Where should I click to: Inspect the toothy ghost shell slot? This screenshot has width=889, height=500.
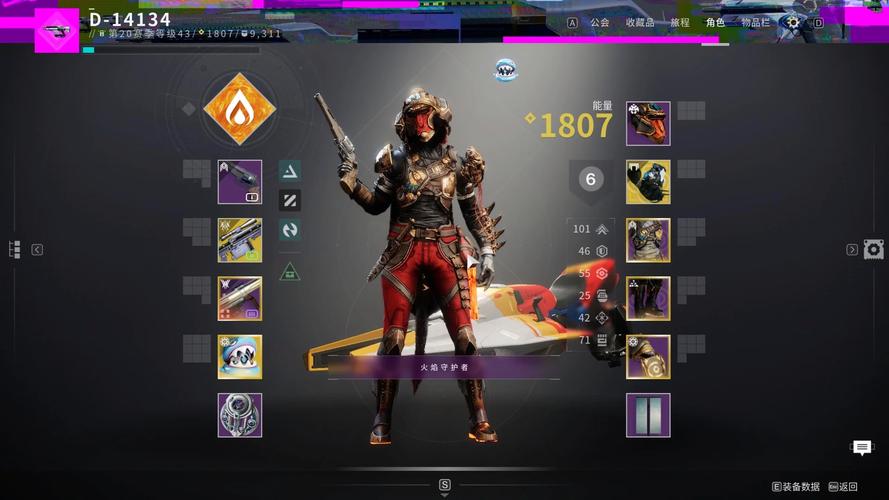pyautogui.click(x=240, y=357)
